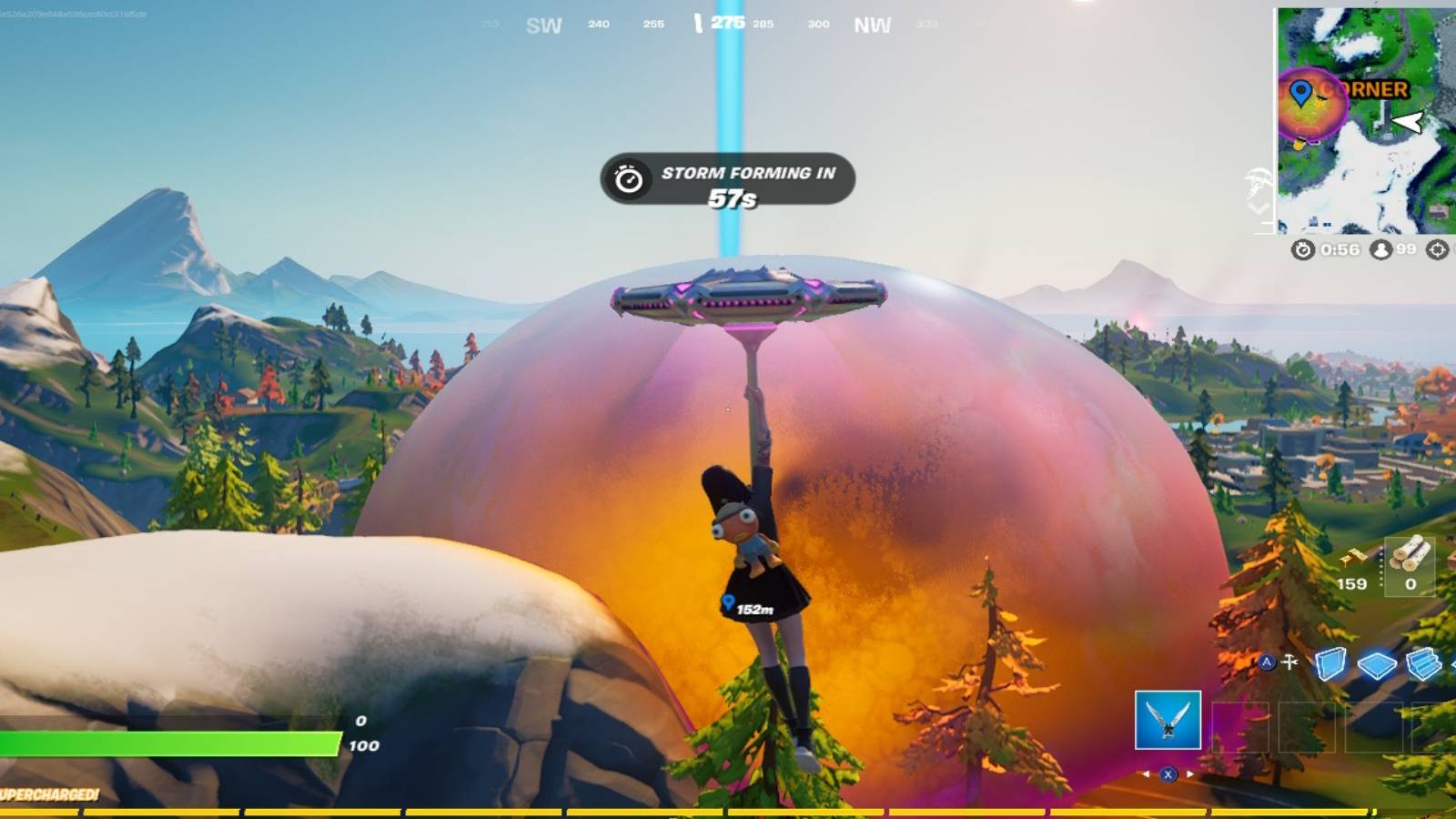Click the left arrow beside the X prompt
The width and height of the screenshot is (1456, 819).
tap(1146, 773)
